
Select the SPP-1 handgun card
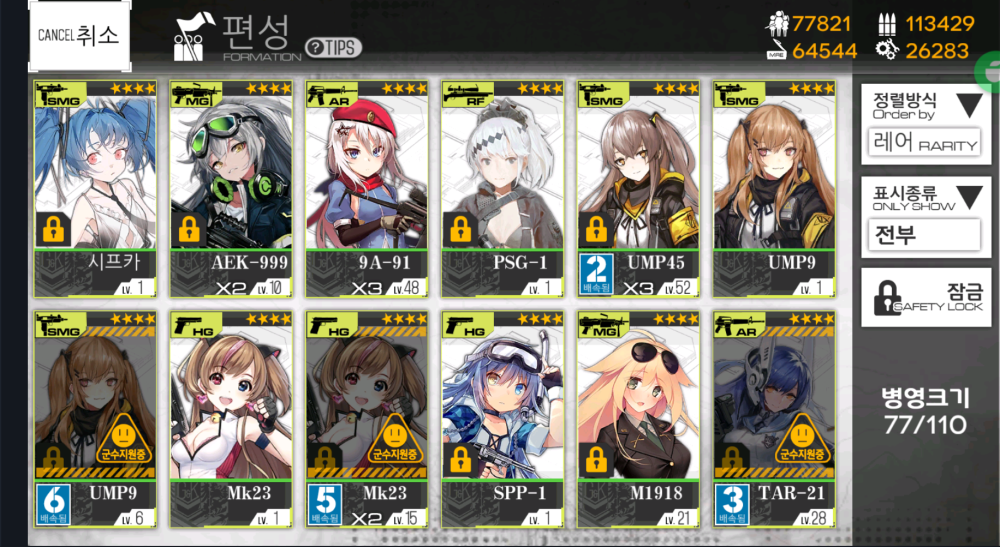(503, 420)
